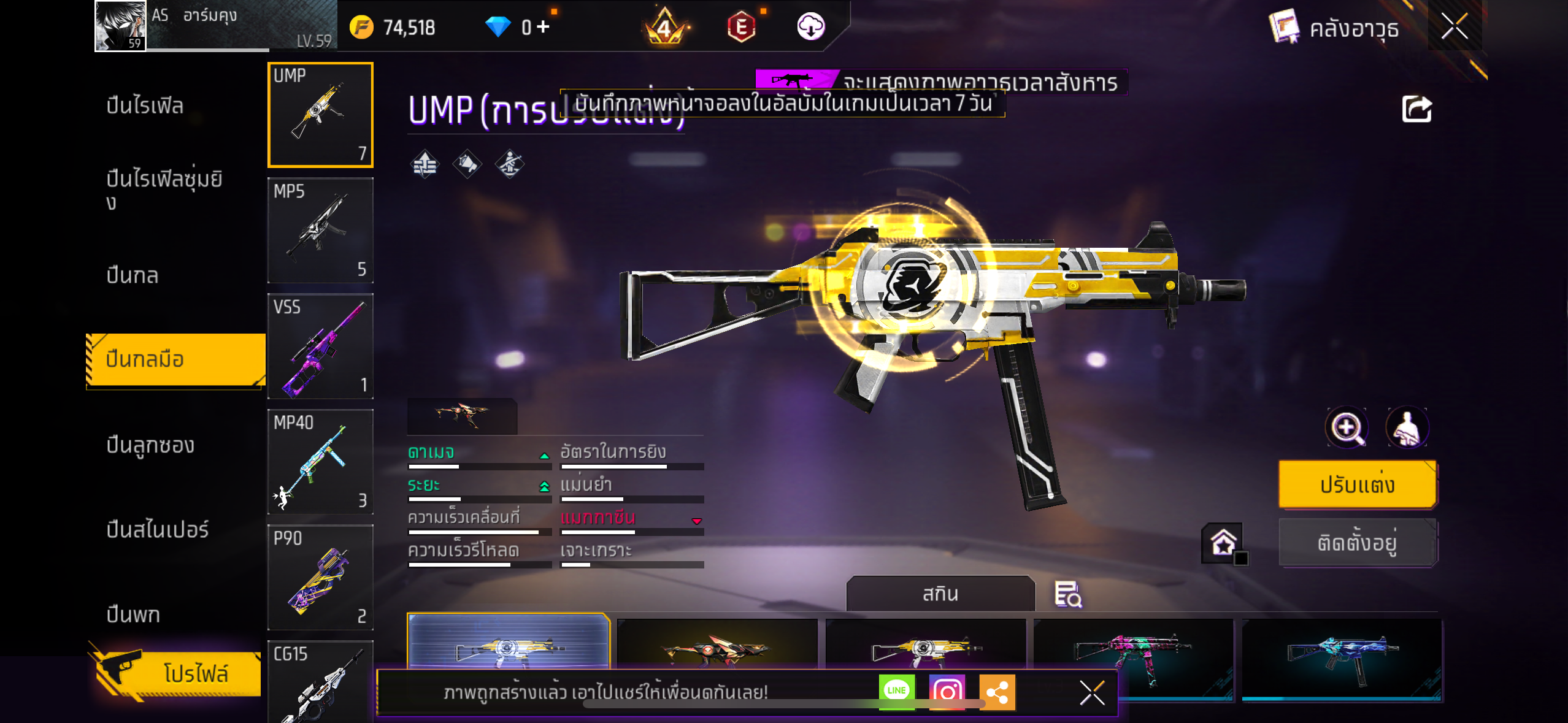Zoom in with the magnifier icon

1347,427
